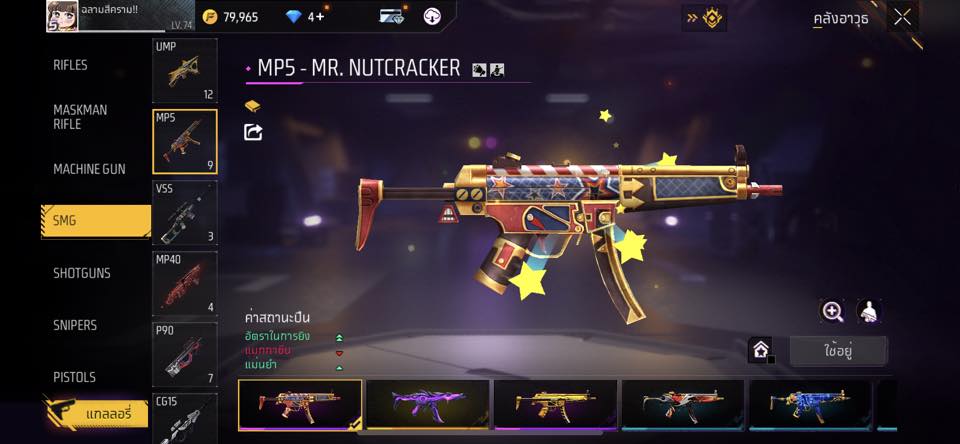Choose the Shotguns category
This screenshot has height=444, width=960.
click(81, 273)
